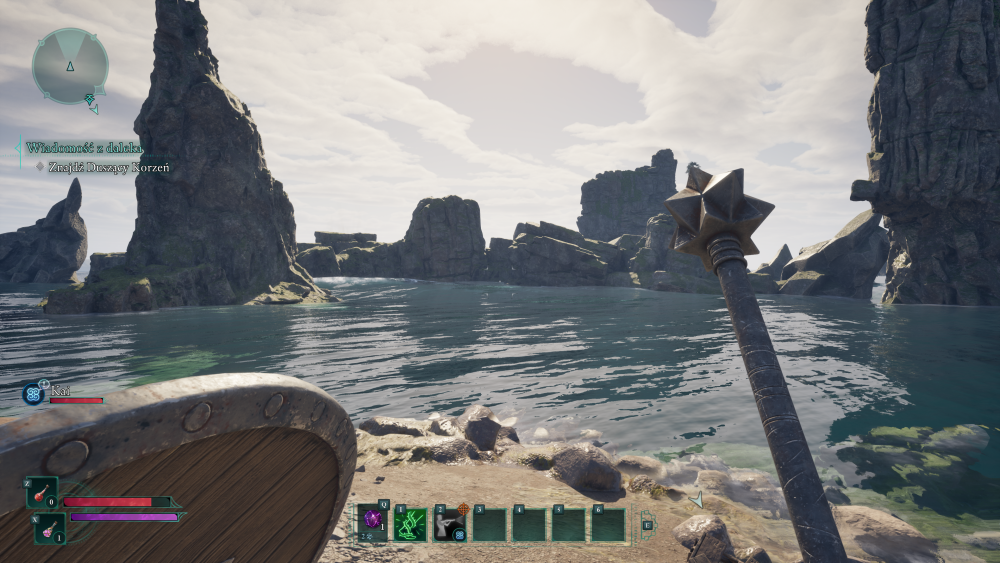Activate the aiming rifle ability in slot 2
This screenshot has height=563, width=1000.
click(450, 524)
